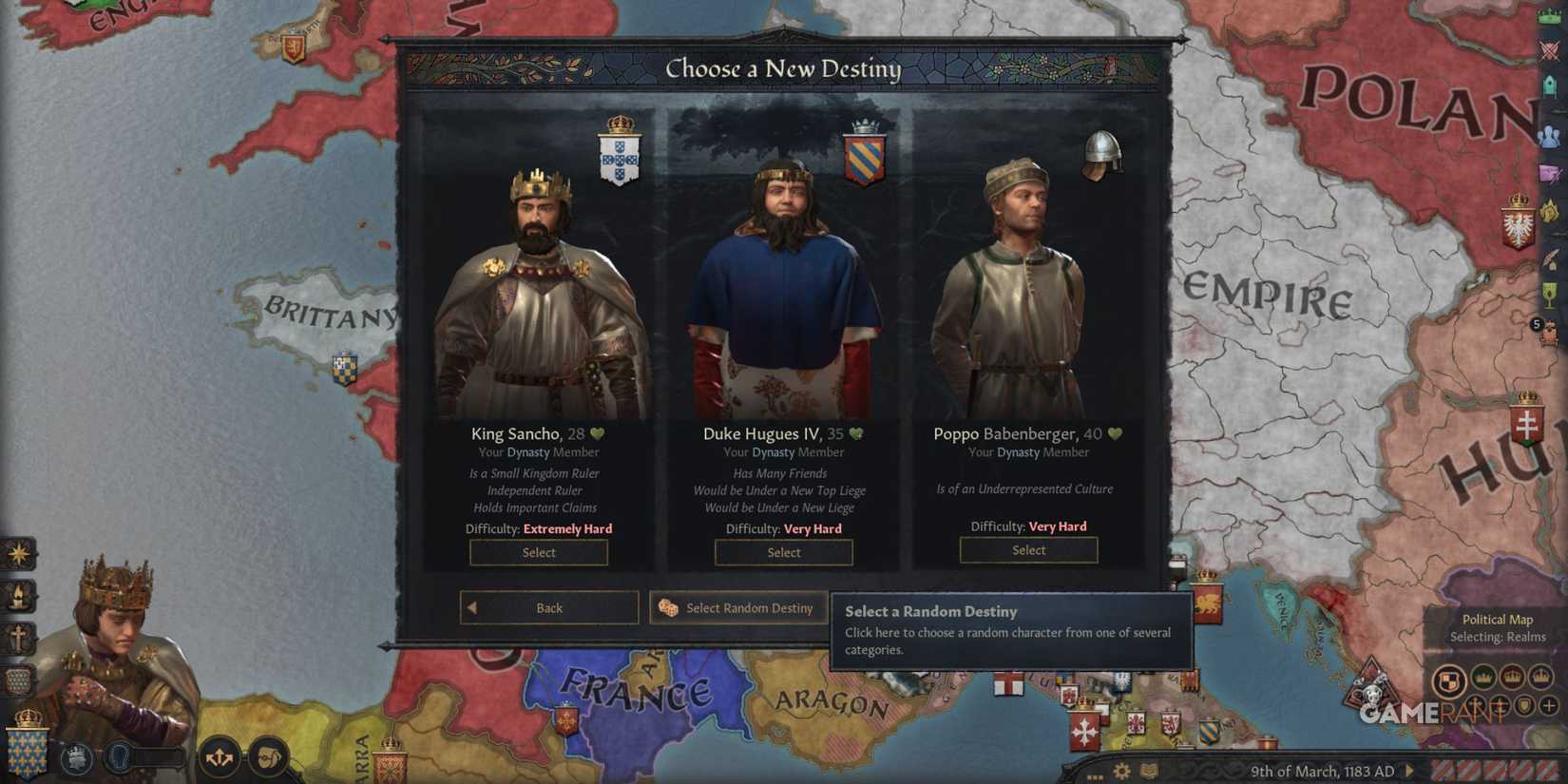Image resolution: width=1568 pixels, height=784 pixels.
Task: Open the council panel icon on the right edge
Action: point(1549,86)
